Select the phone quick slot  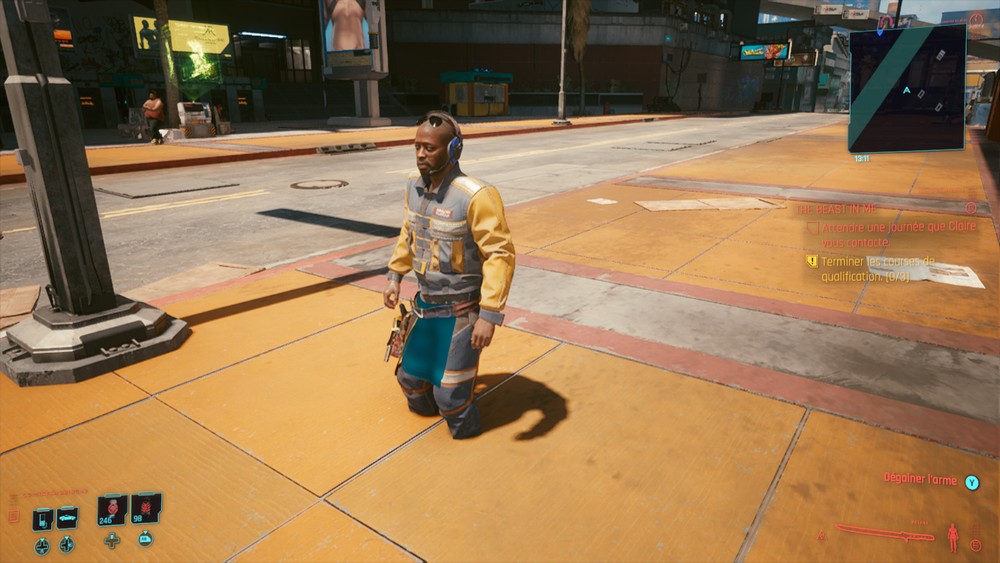click(x=42, y=519)
